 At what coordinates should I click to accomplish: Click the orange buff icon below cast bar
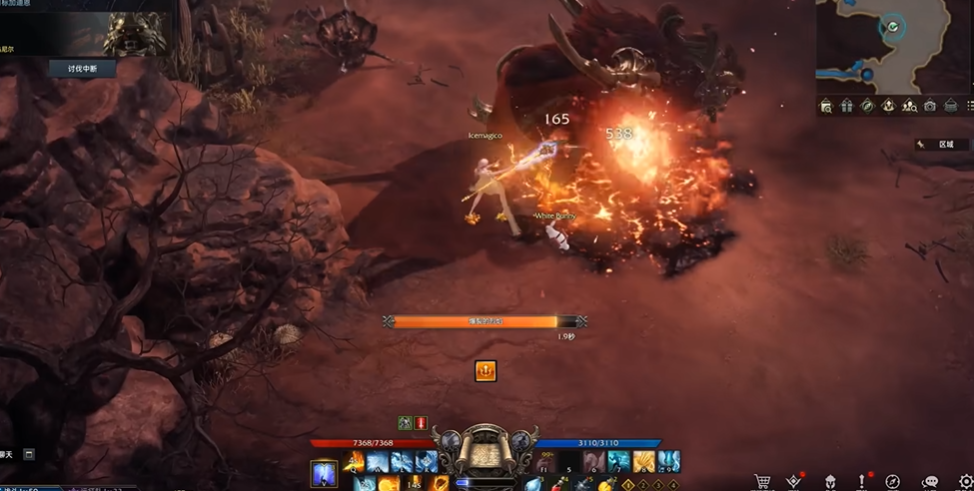pos(485,371)
